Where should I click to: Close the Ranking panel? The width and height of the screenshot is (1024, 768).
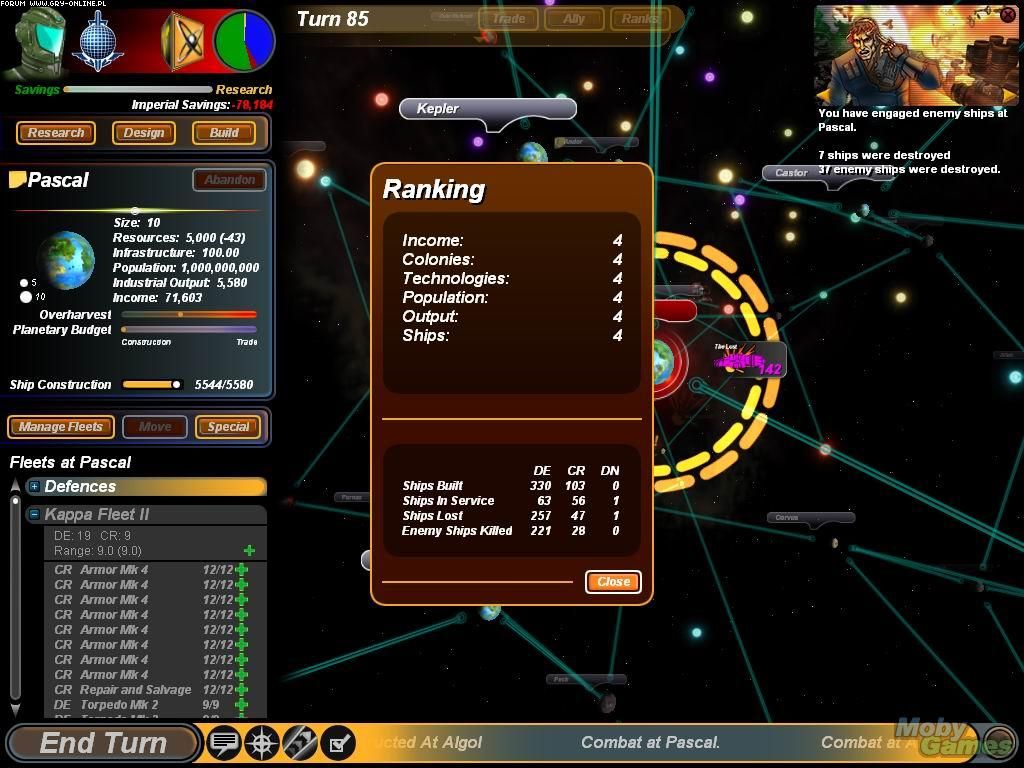click(613, 581)
